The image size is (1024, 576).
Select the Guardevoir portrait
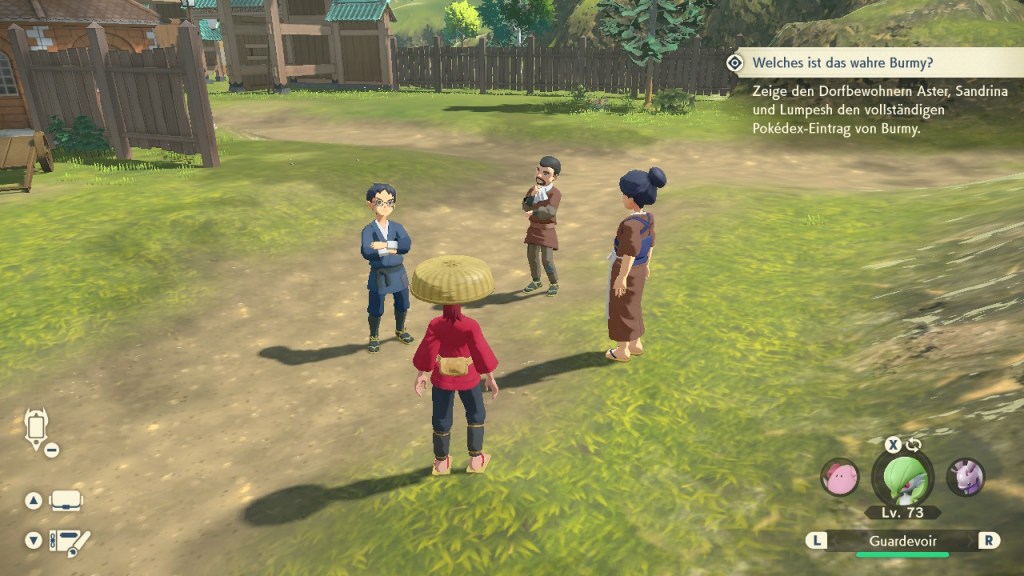(x=903, y=479)
